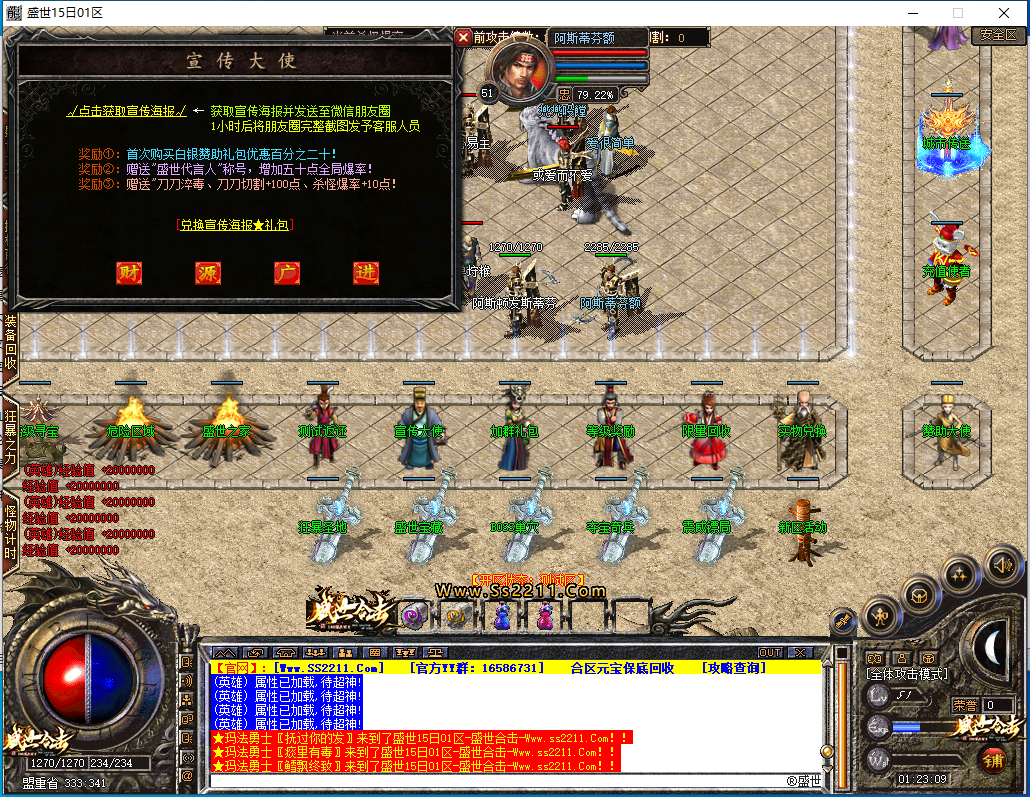Toggle the 全体攻击模式 attack mode label
The width and height of the screenshot is (1030, 797).
pyautogui.click(x=906, y=675)
